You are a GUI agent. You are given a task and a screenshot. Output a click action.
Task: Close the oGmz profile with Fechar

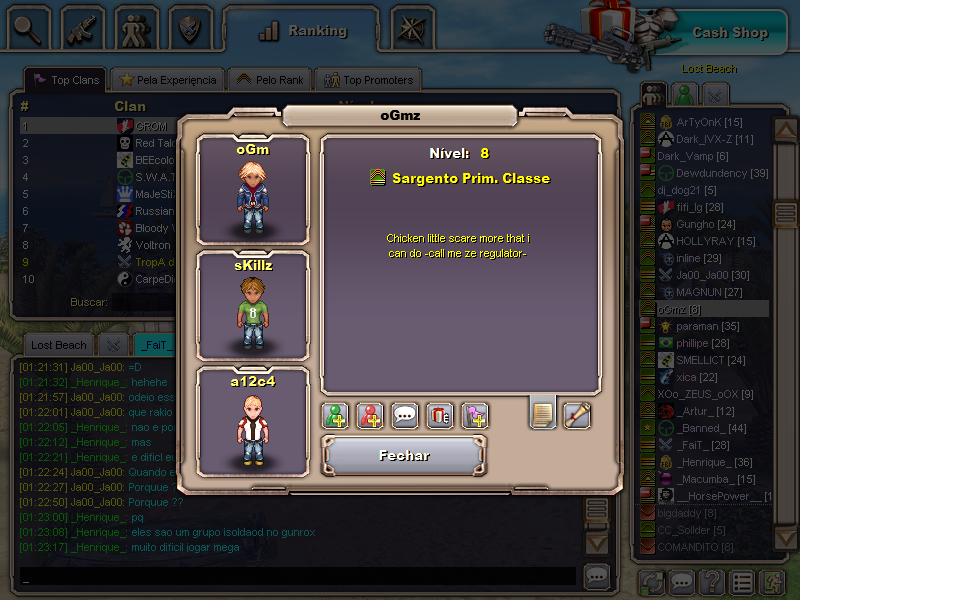(404, 456)
